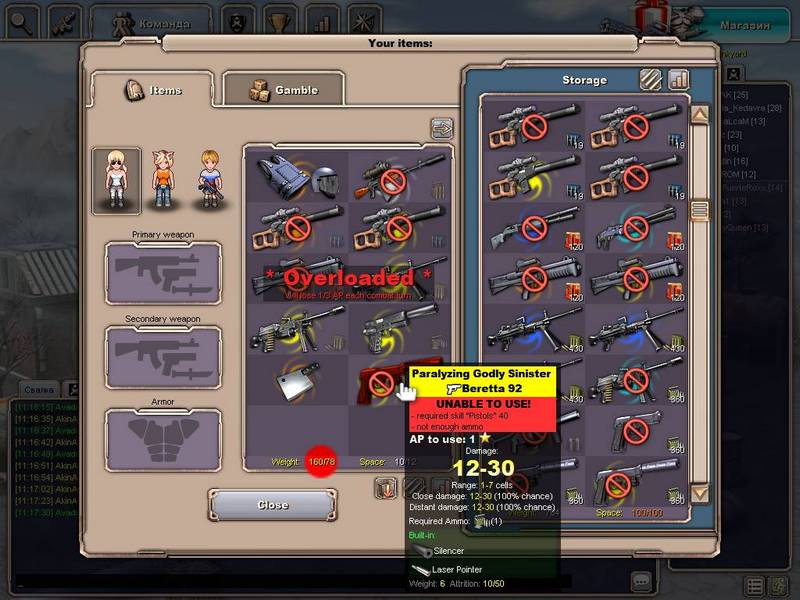Screen dimensions: 800x600
Task: Open the chat speech-bubble button
Action: [x=641, y=581]
